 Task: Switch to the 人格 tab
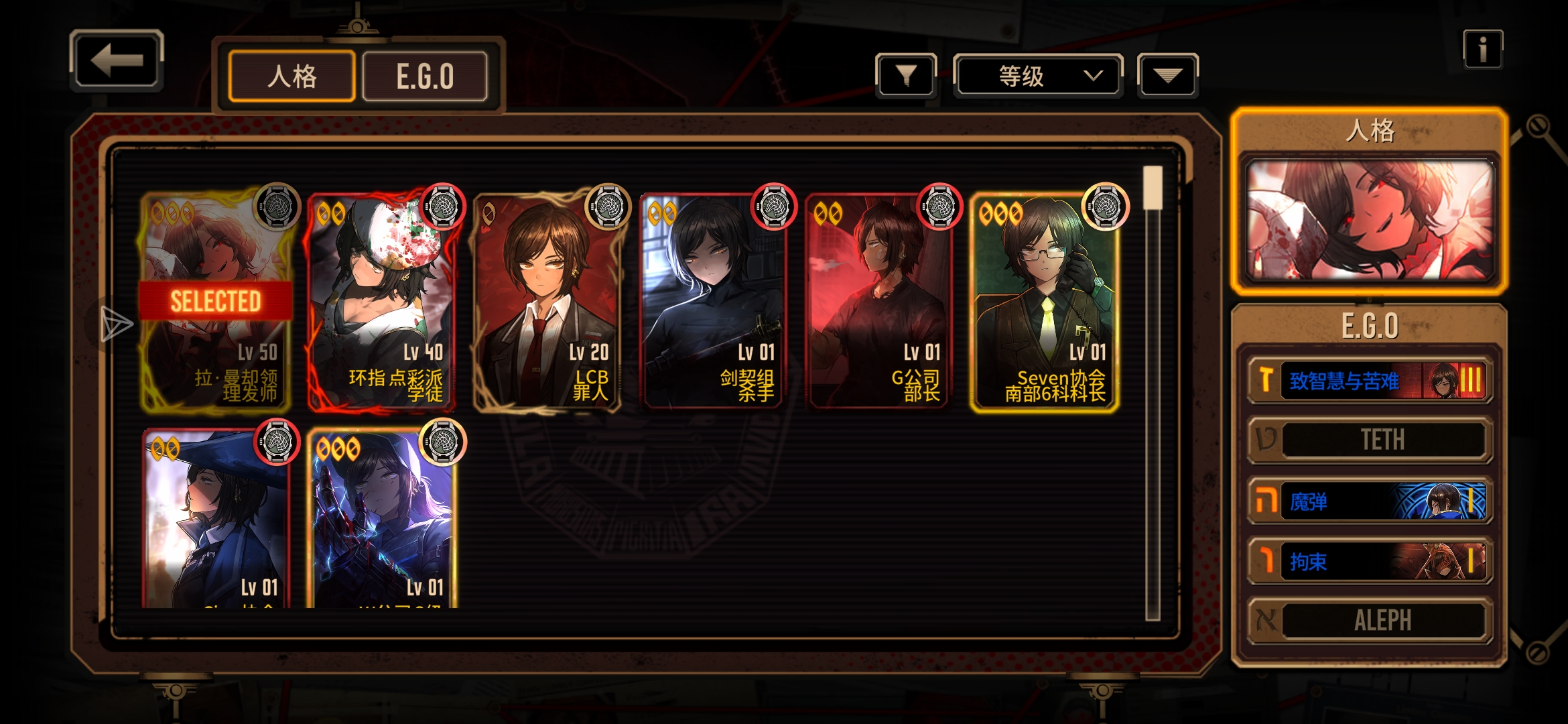(x=291, y=76)
